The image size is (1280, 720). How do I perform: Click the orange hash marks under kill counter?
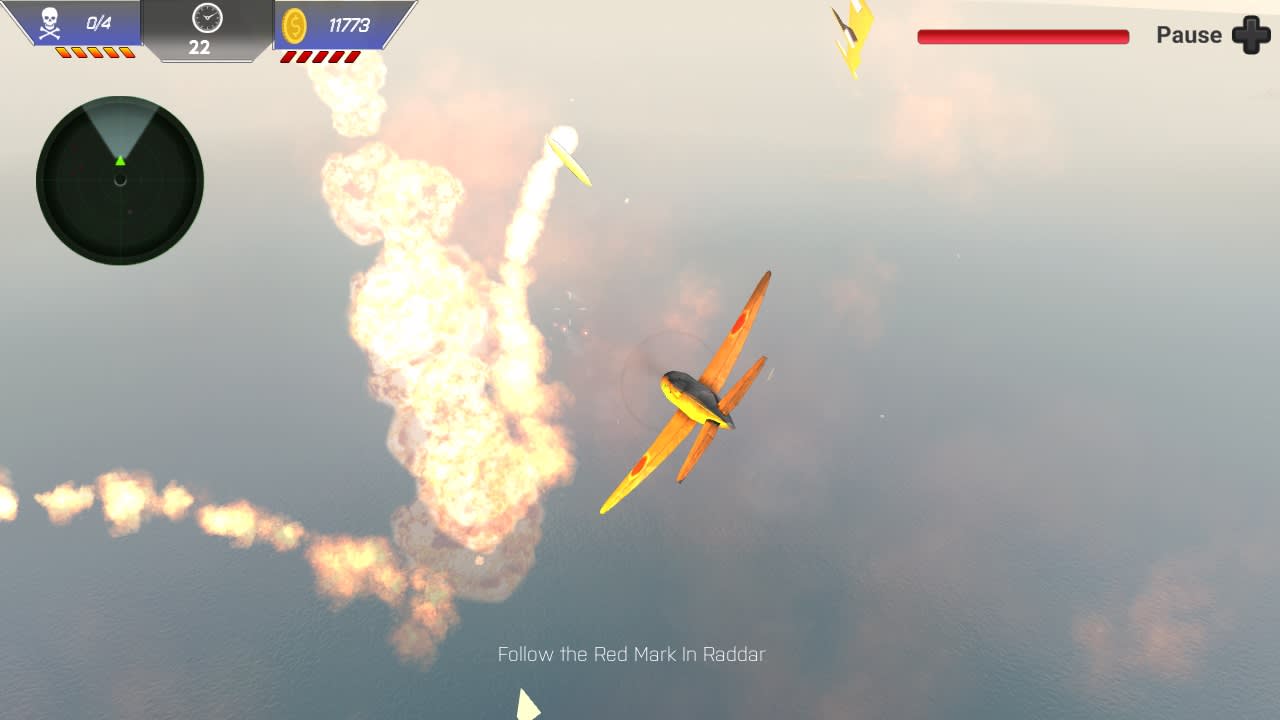pyautogui.click(x=95, y=52)
